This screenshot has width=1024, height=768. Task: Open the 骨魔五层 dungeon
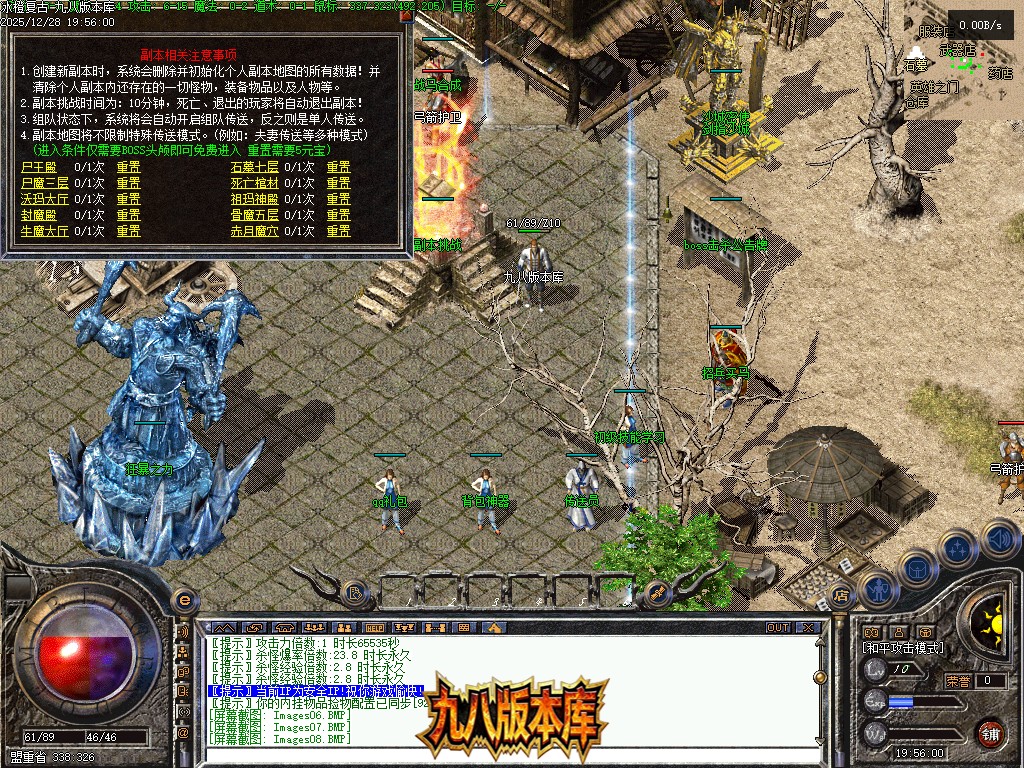coord(255,215)
